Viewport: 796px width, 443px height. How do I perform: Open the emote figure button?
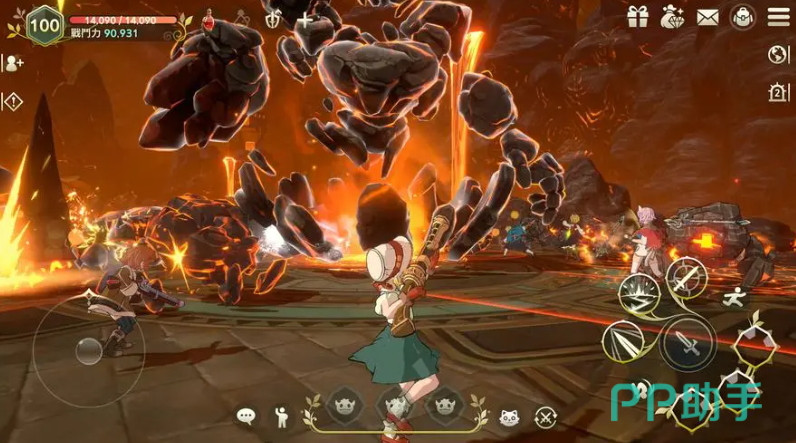click(281, 415)
